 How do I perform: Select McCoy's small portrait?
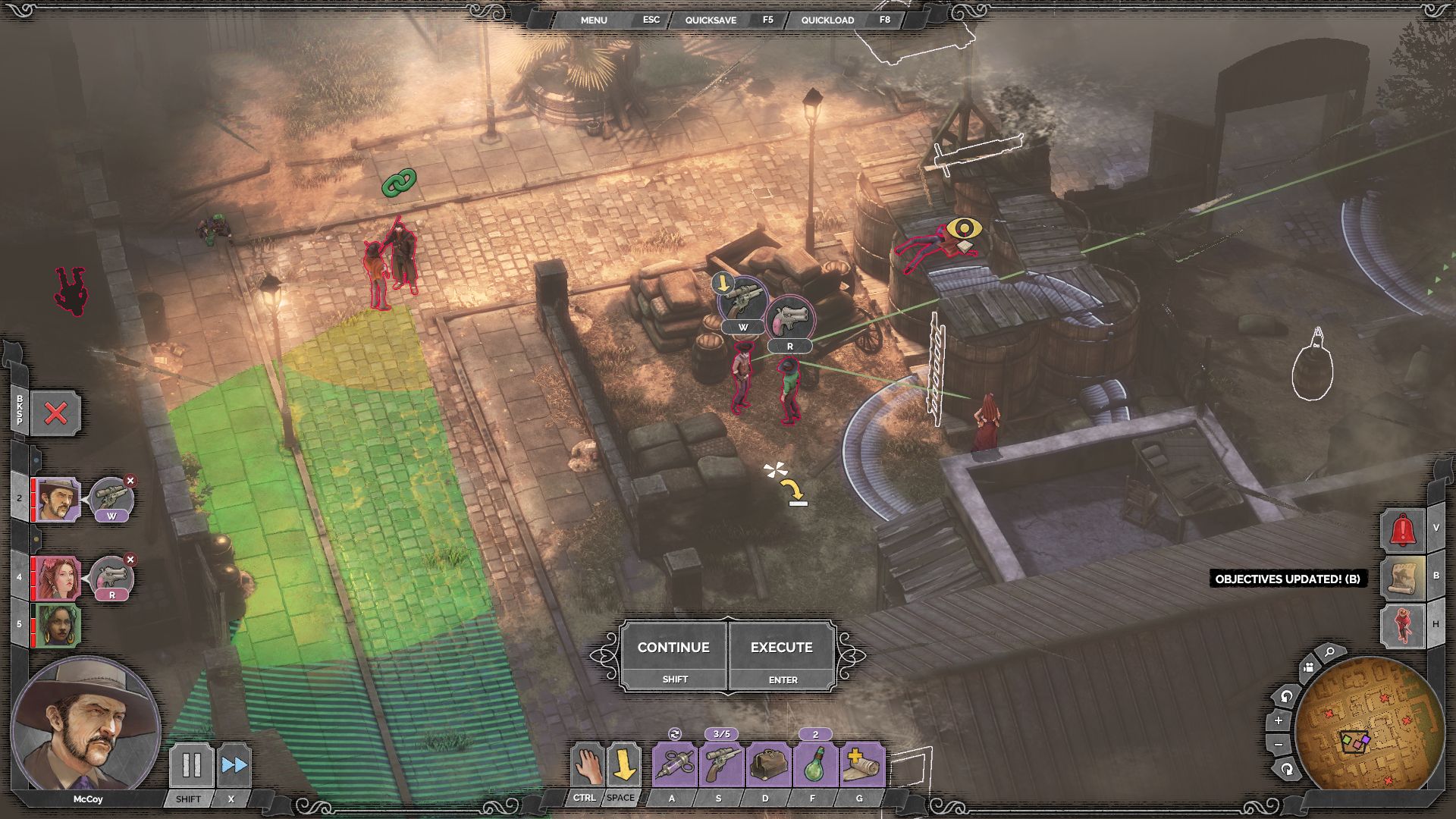coord(58,500)
